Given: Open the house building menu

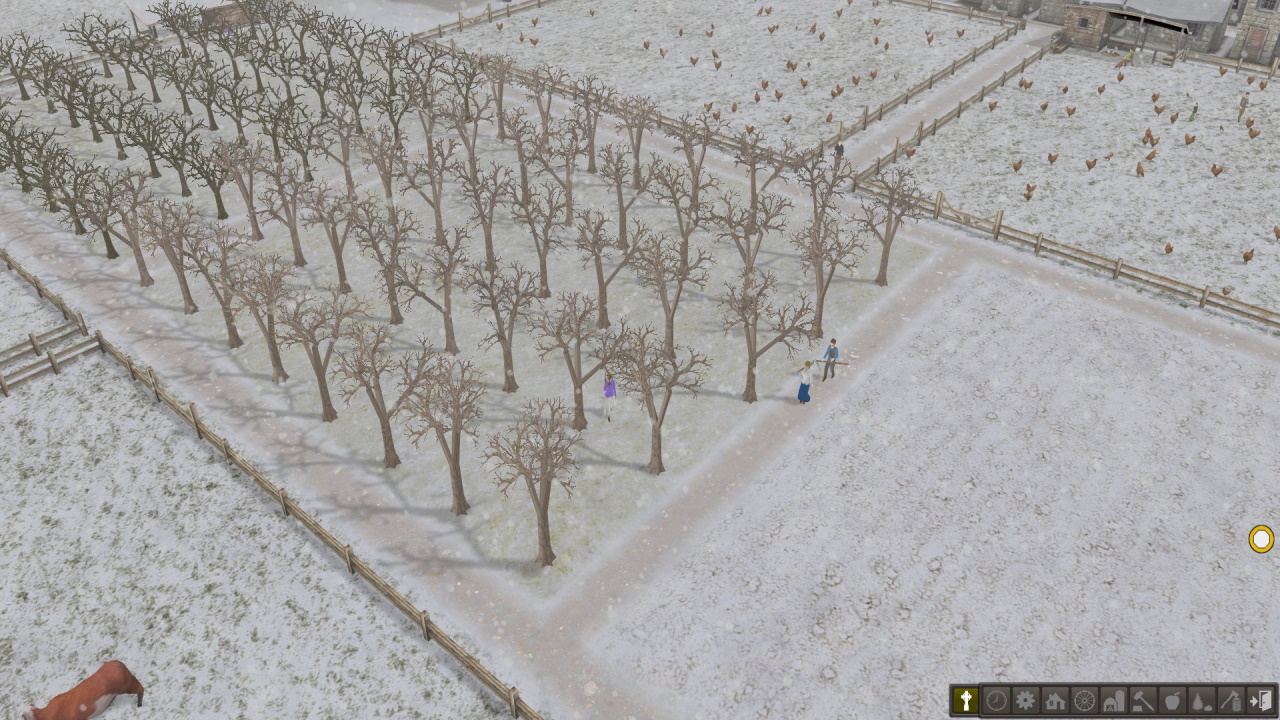Looking at the screenshot, I should click(x=1054, y=700).
